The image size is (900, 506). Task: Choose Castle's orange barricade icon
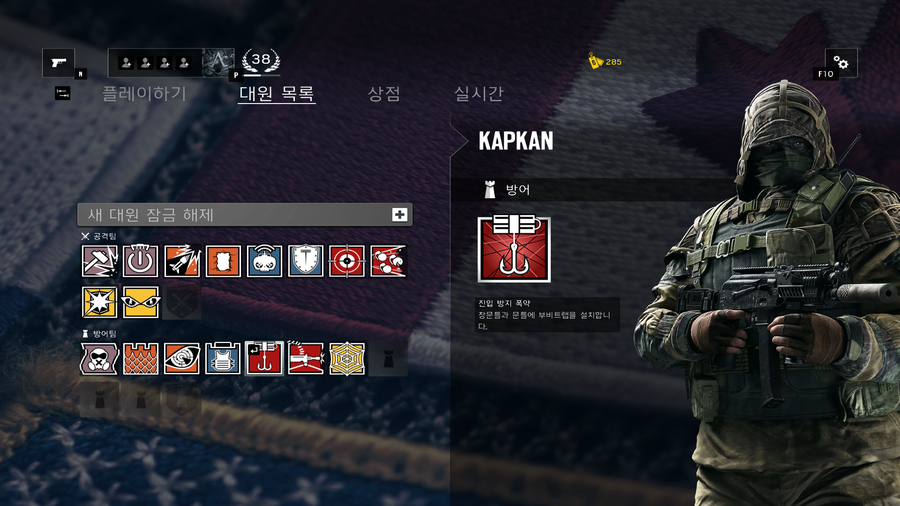(x=141, y=358)
